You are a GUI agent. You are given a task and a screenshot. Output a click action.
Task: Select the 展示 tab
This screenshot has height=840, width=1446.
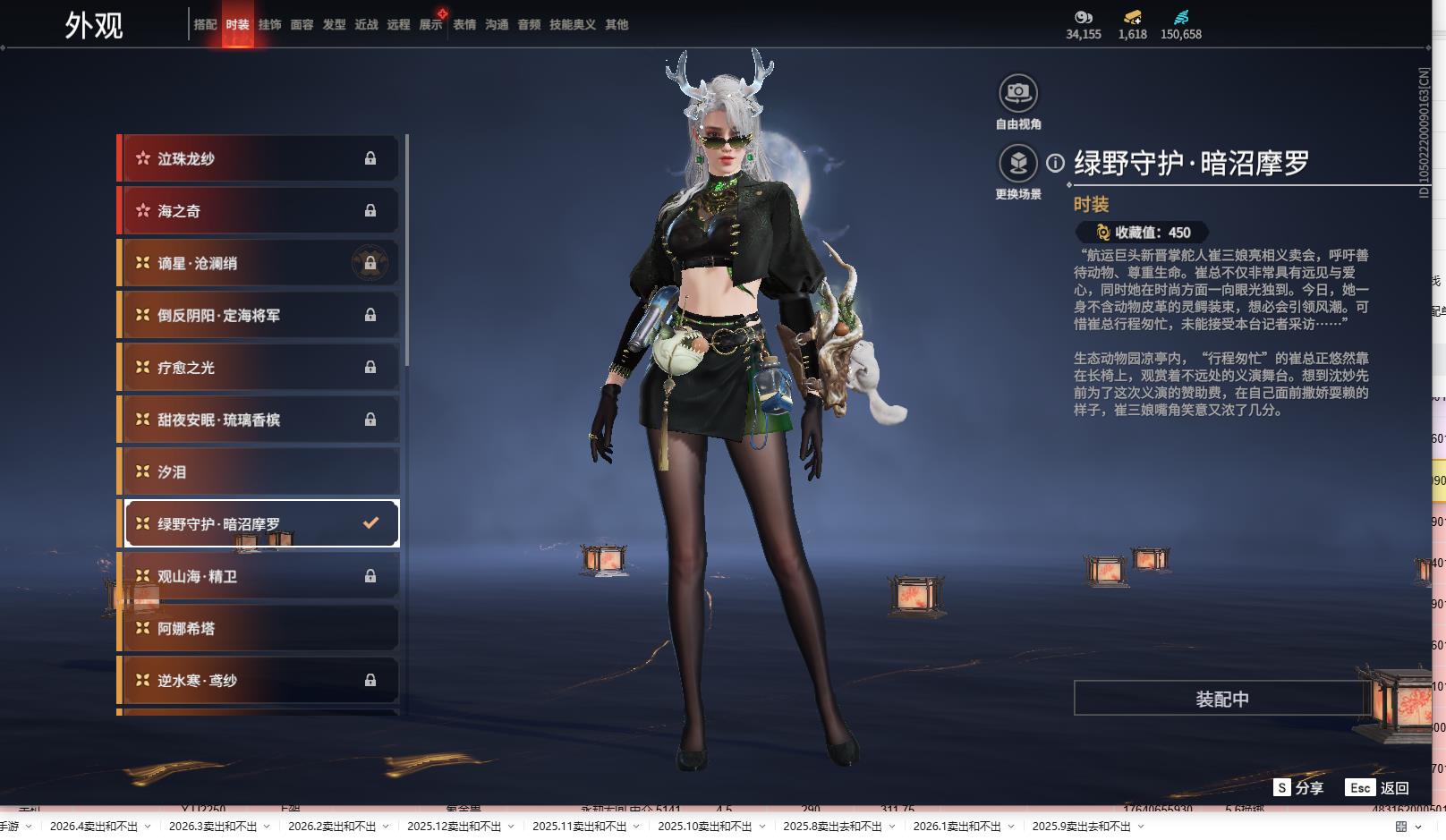tap(431, 24)
